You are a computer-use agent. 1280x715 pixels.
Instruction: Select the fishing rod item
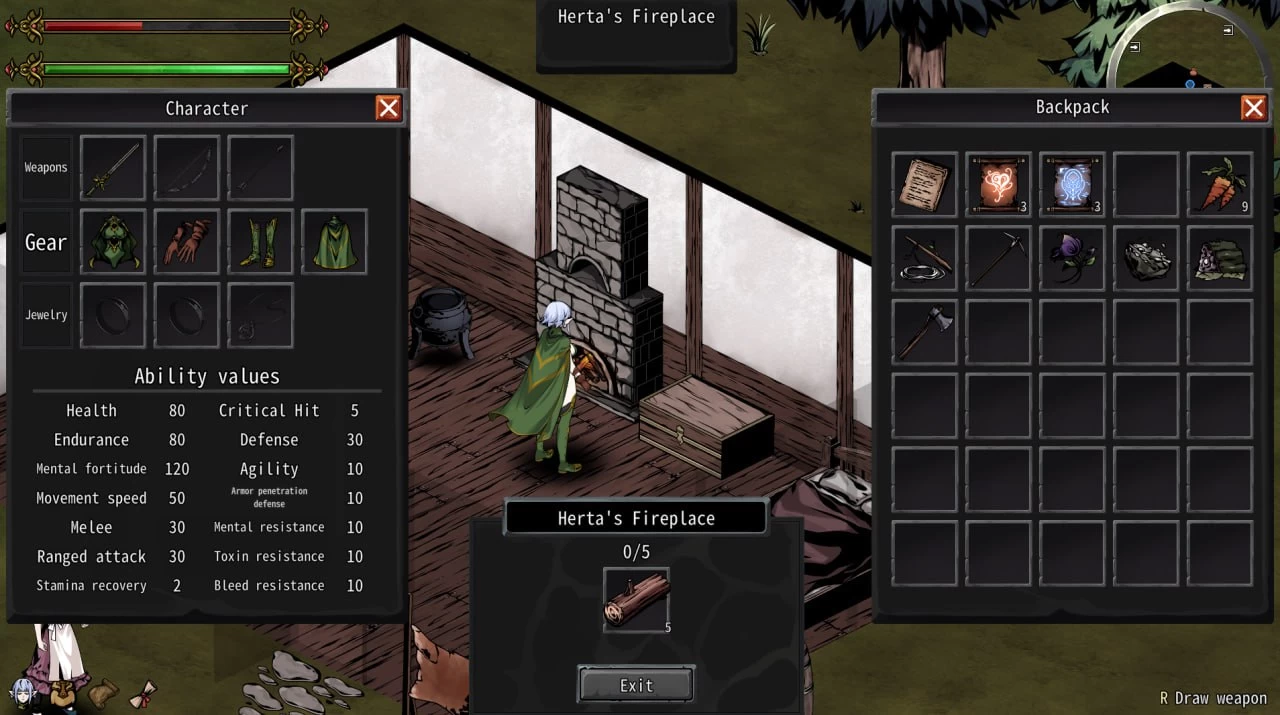point(925,259)
